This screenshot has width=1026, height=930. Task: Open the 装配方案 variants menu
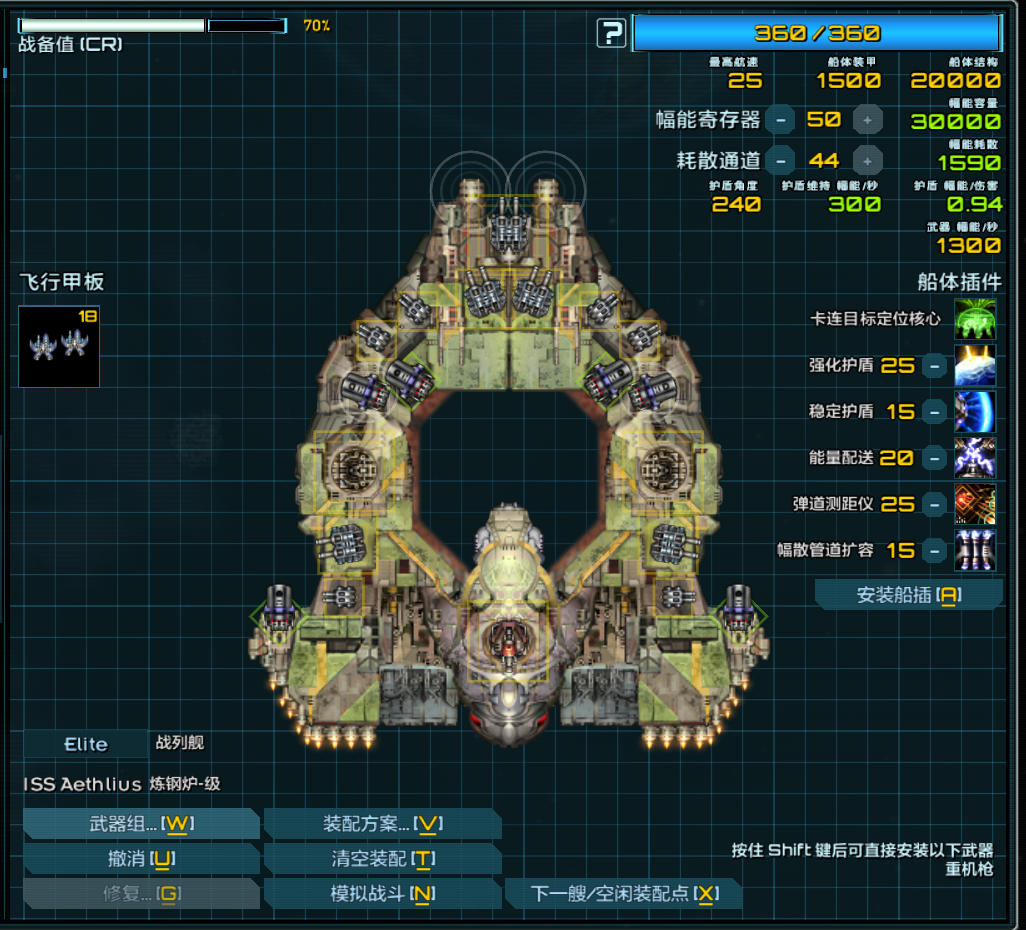tap(382, 824)
